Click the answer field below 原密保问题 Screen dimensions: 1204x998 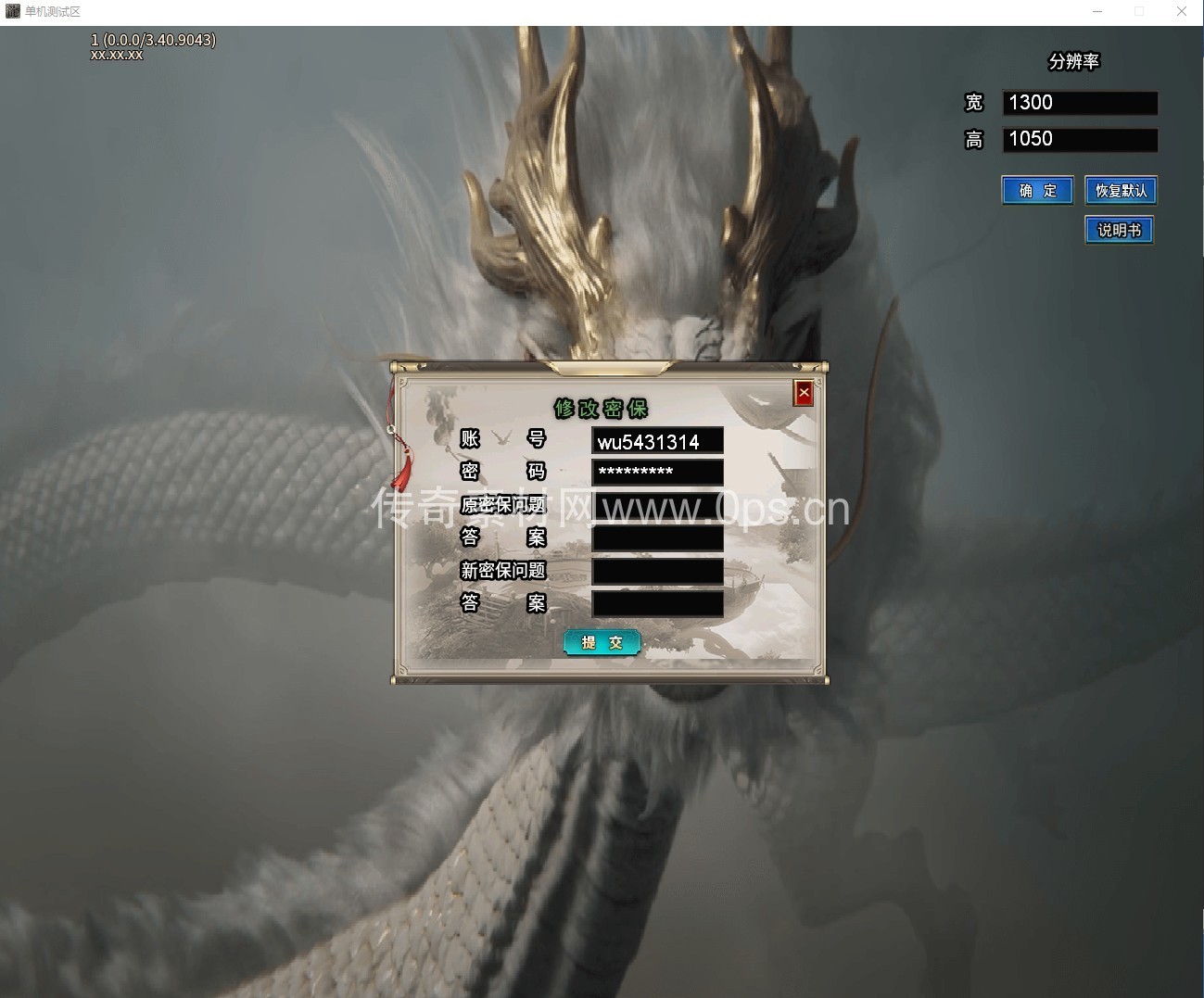(x=657, y=537)
